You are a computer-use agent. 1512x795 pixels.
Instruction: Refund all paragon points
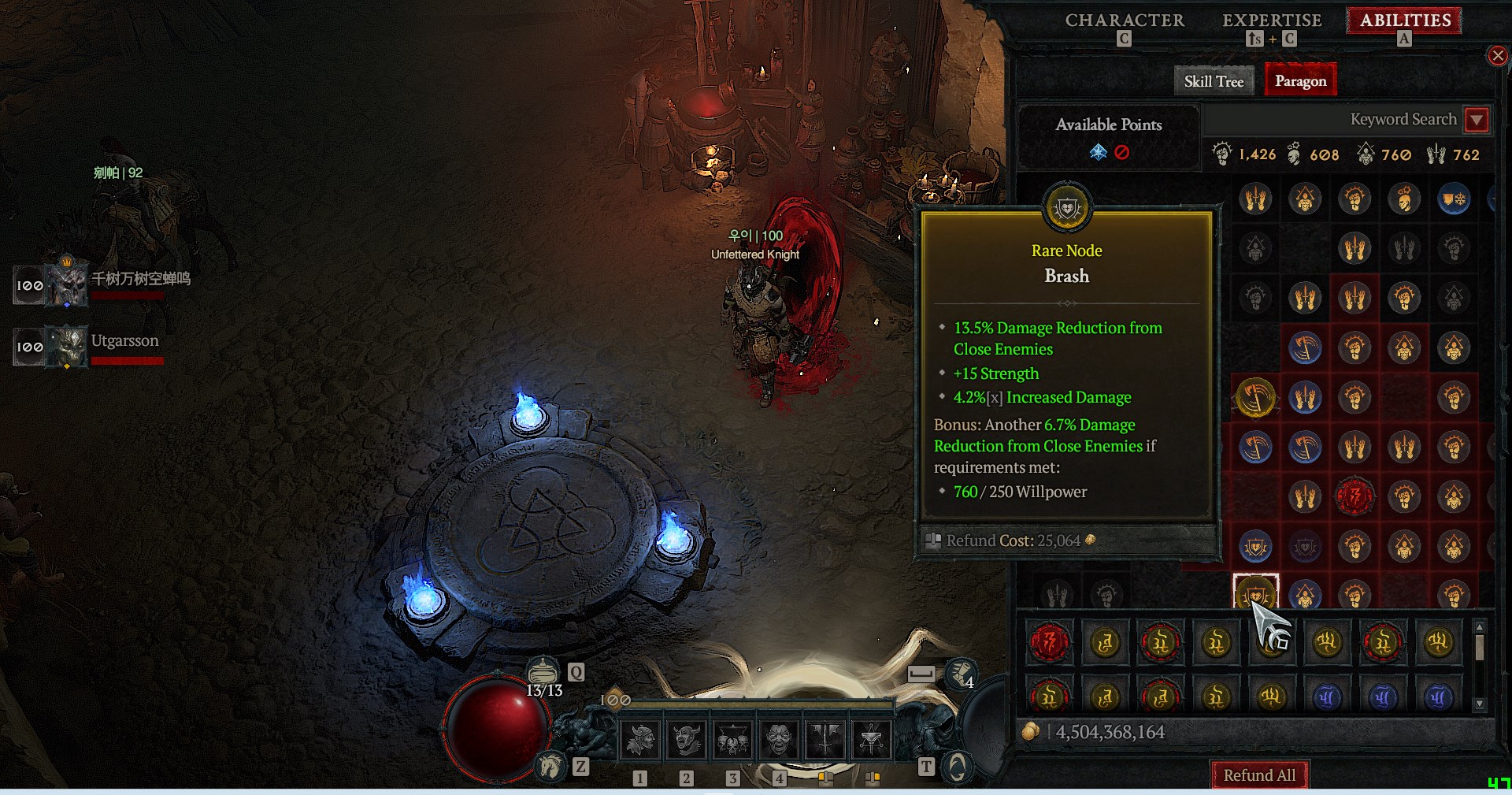point(1258,775)
